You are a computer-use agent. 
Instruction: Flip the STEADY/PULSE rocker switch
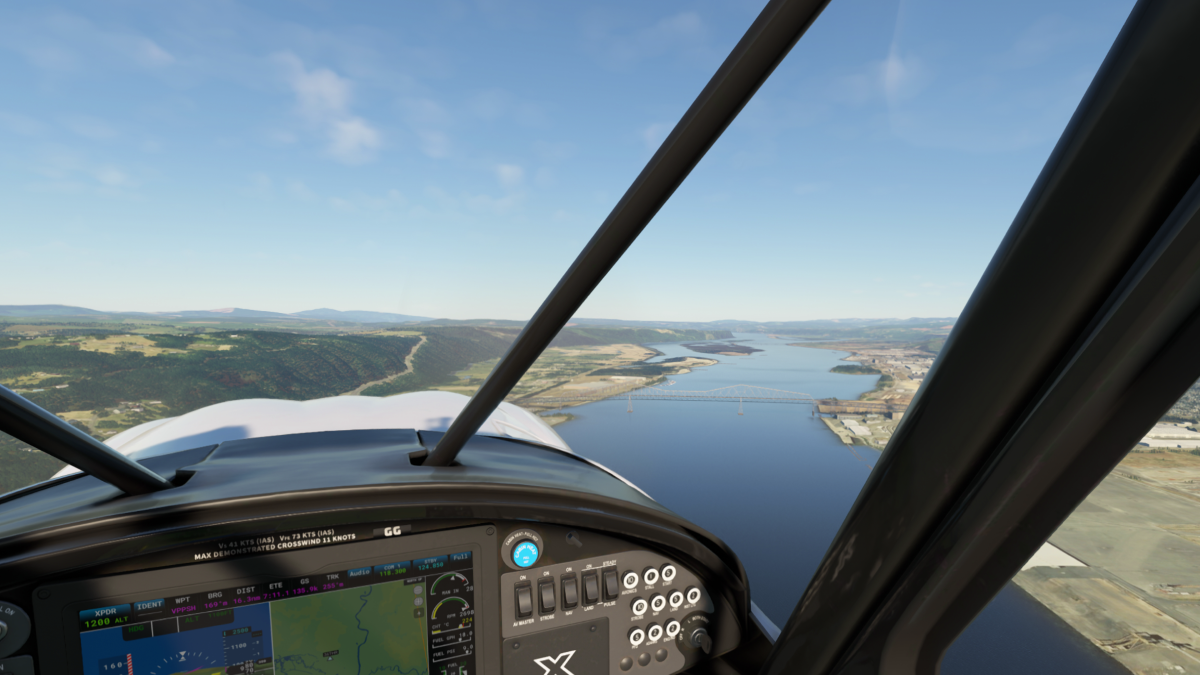(x=610, y=583)
